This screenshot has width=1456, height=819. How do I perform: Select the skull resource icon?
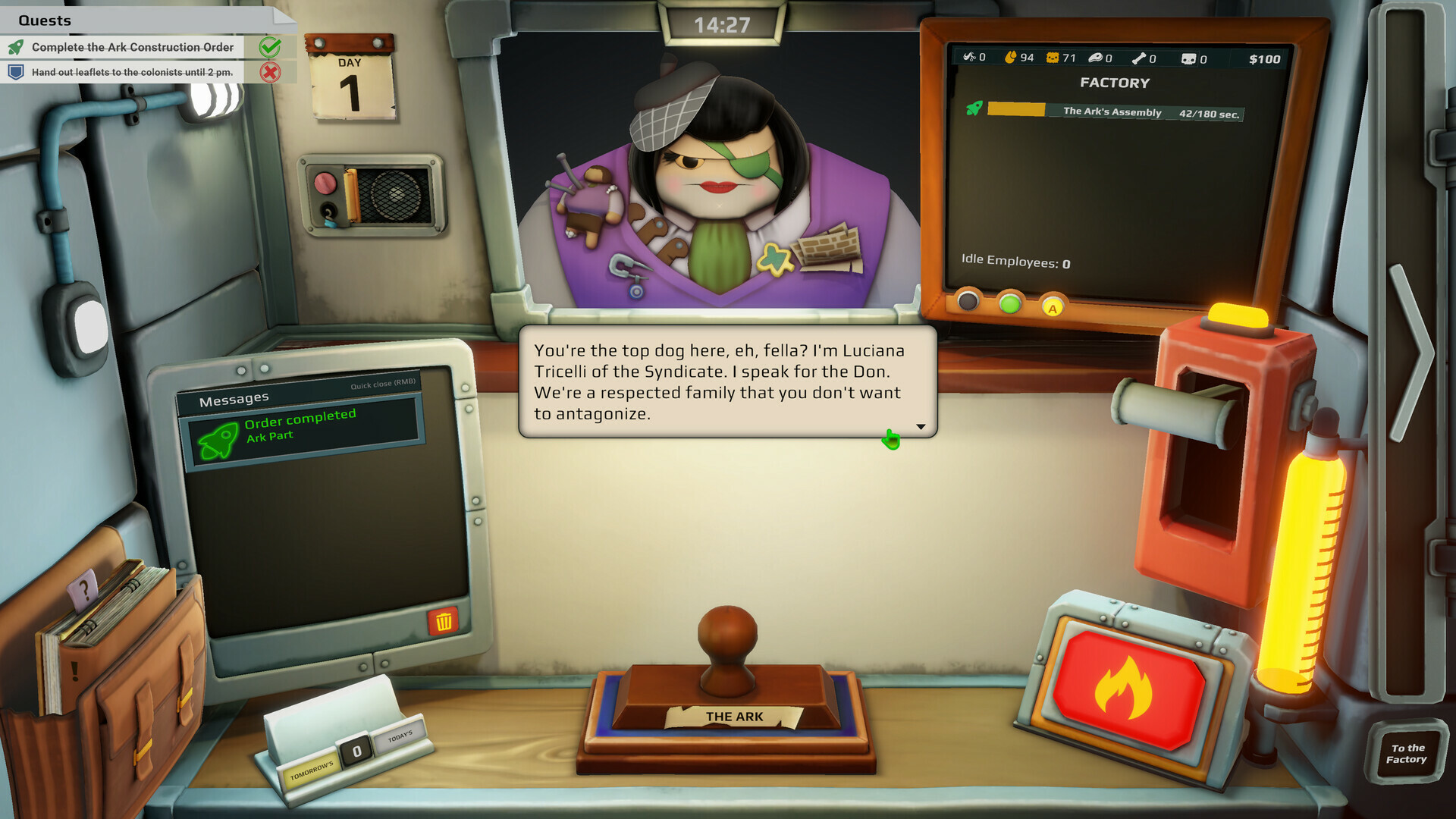coord(1188,58)
